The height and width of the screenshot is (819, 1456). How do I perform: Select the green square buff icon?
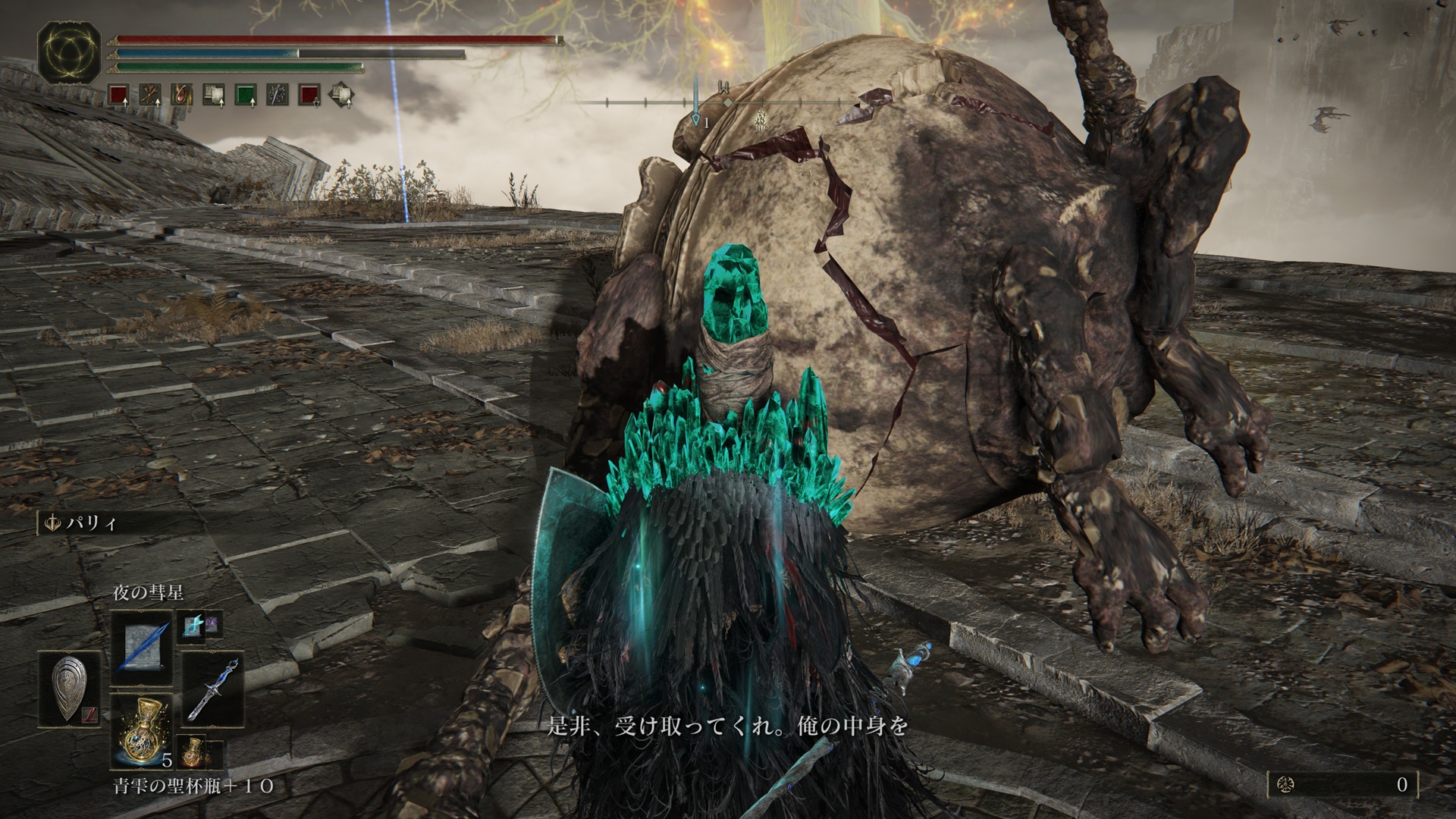245,95
